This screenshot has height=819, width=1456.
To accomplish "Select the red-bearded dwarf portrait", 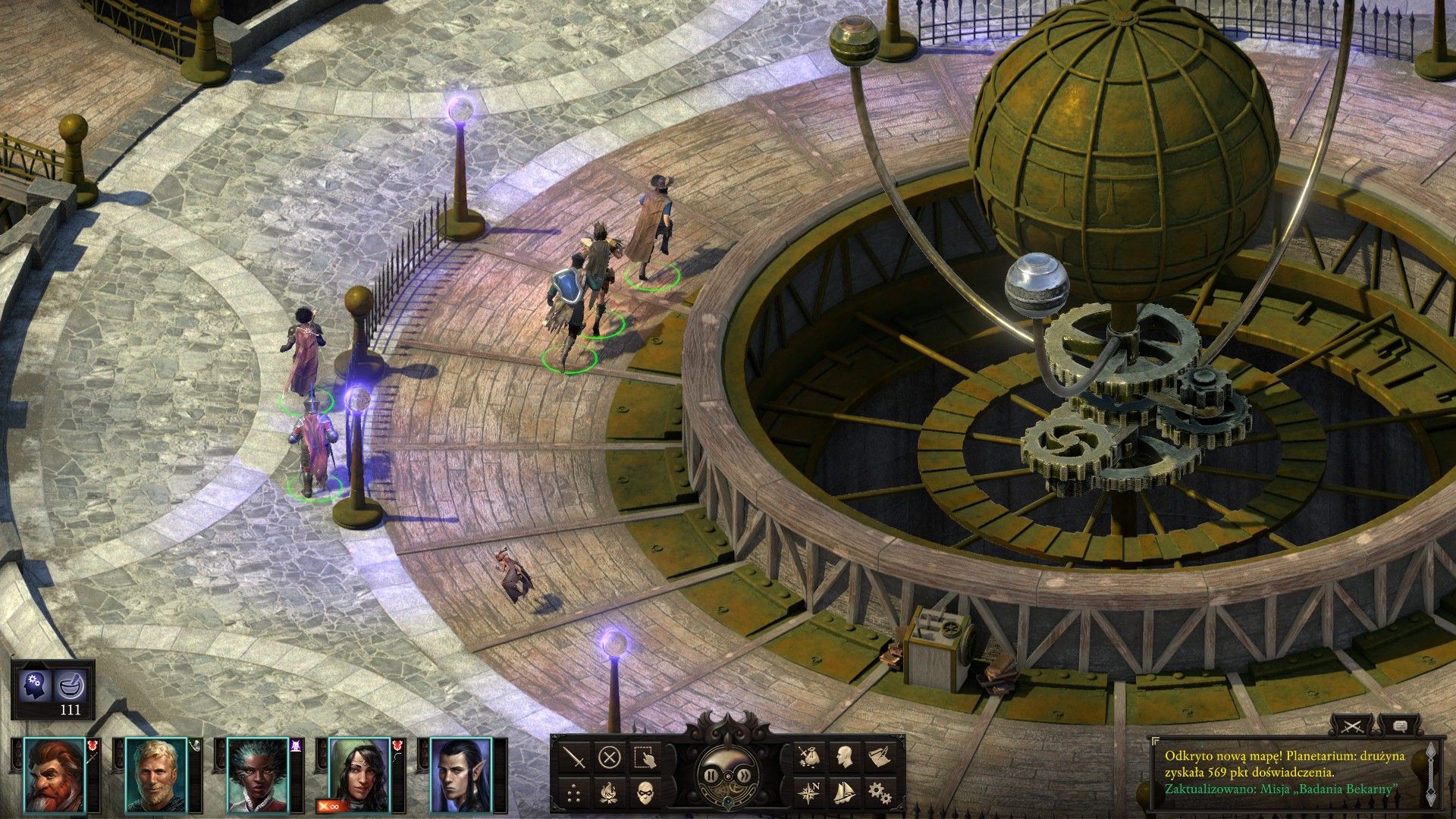I will point(55,774).
